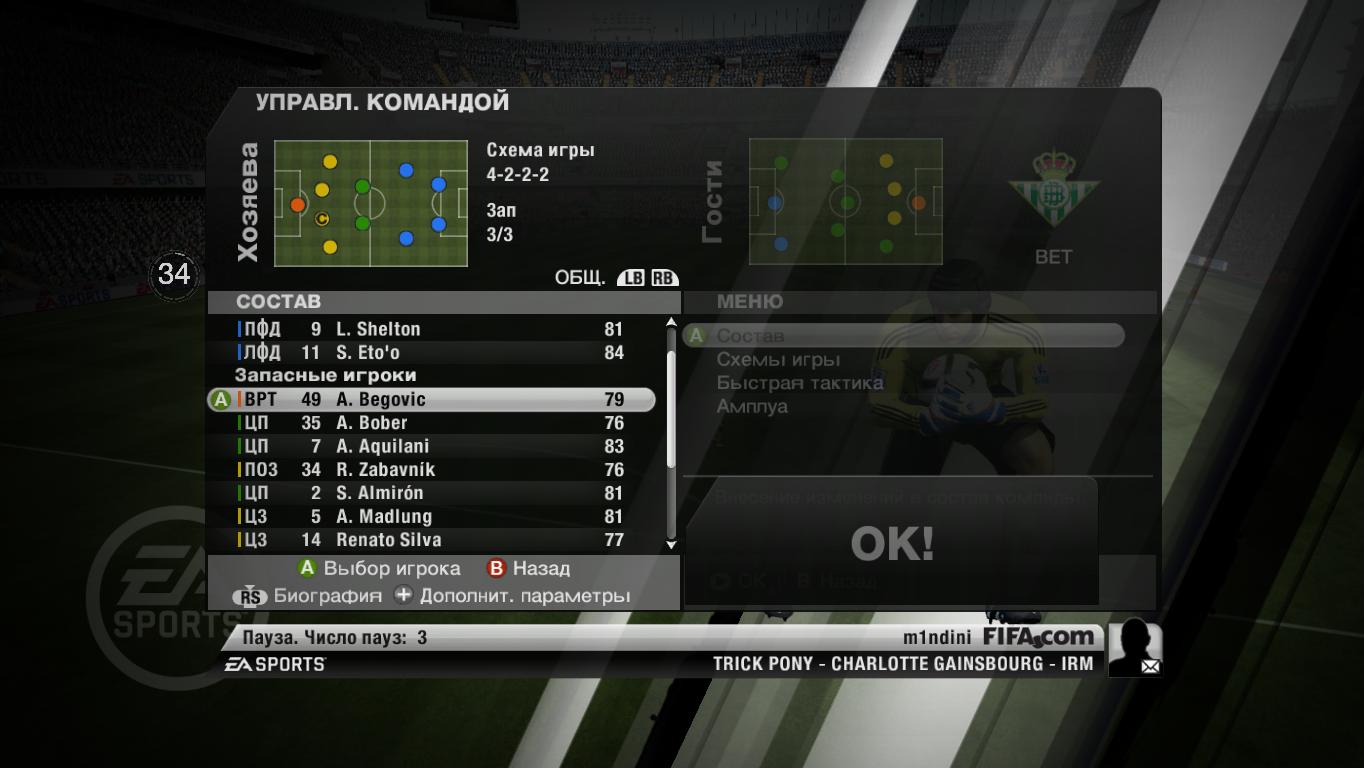1364x768 pixels.
Task: Select substitute goalkeeper A. Begovic
Action: (x=430, y=400)
